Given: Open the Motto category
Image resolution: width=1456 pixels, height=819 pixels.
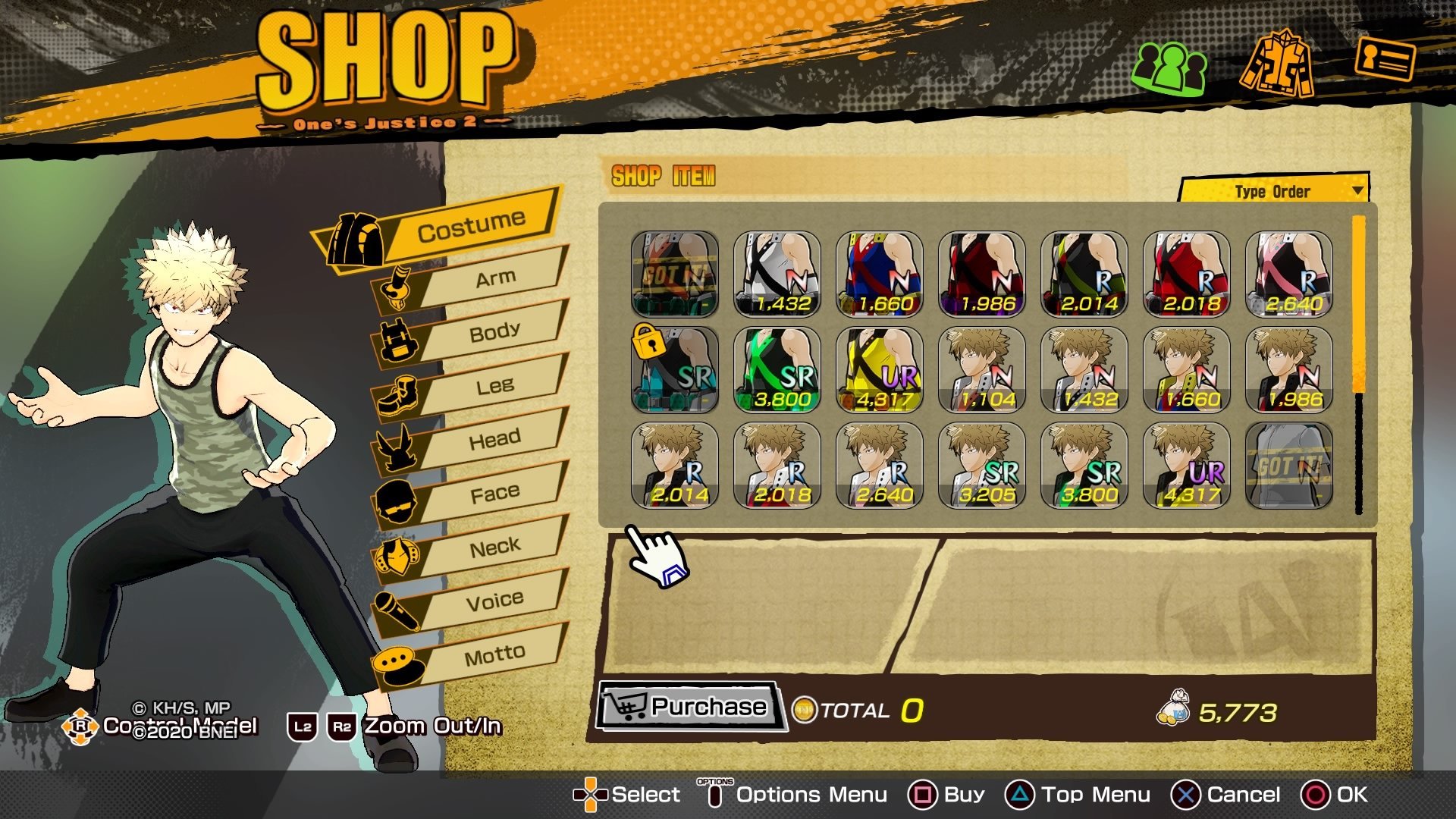Looking at the screenshot, I should (x=494, y=654).
